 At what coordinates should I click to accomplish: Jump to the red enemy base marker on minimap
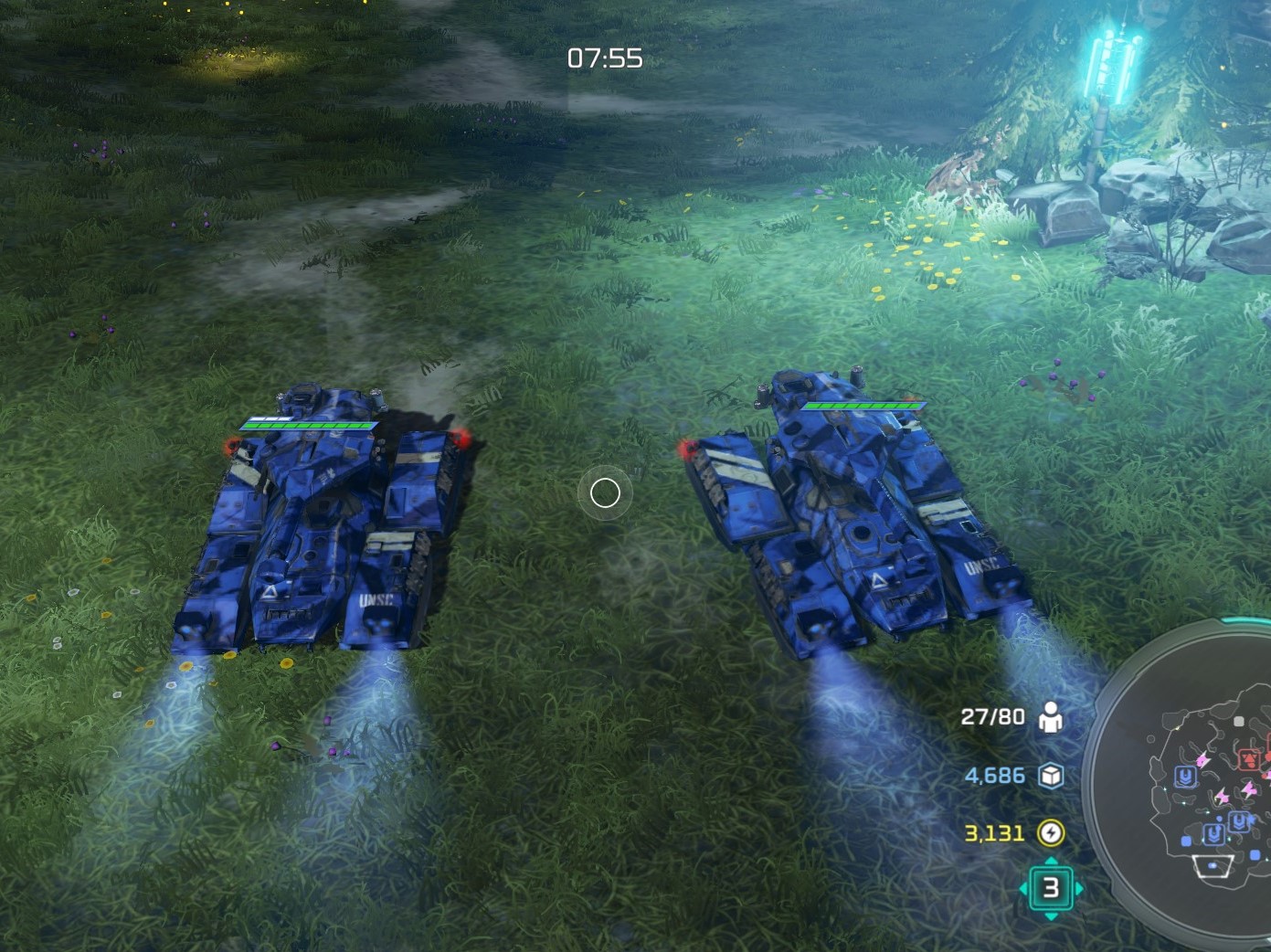pos(1249,758)
